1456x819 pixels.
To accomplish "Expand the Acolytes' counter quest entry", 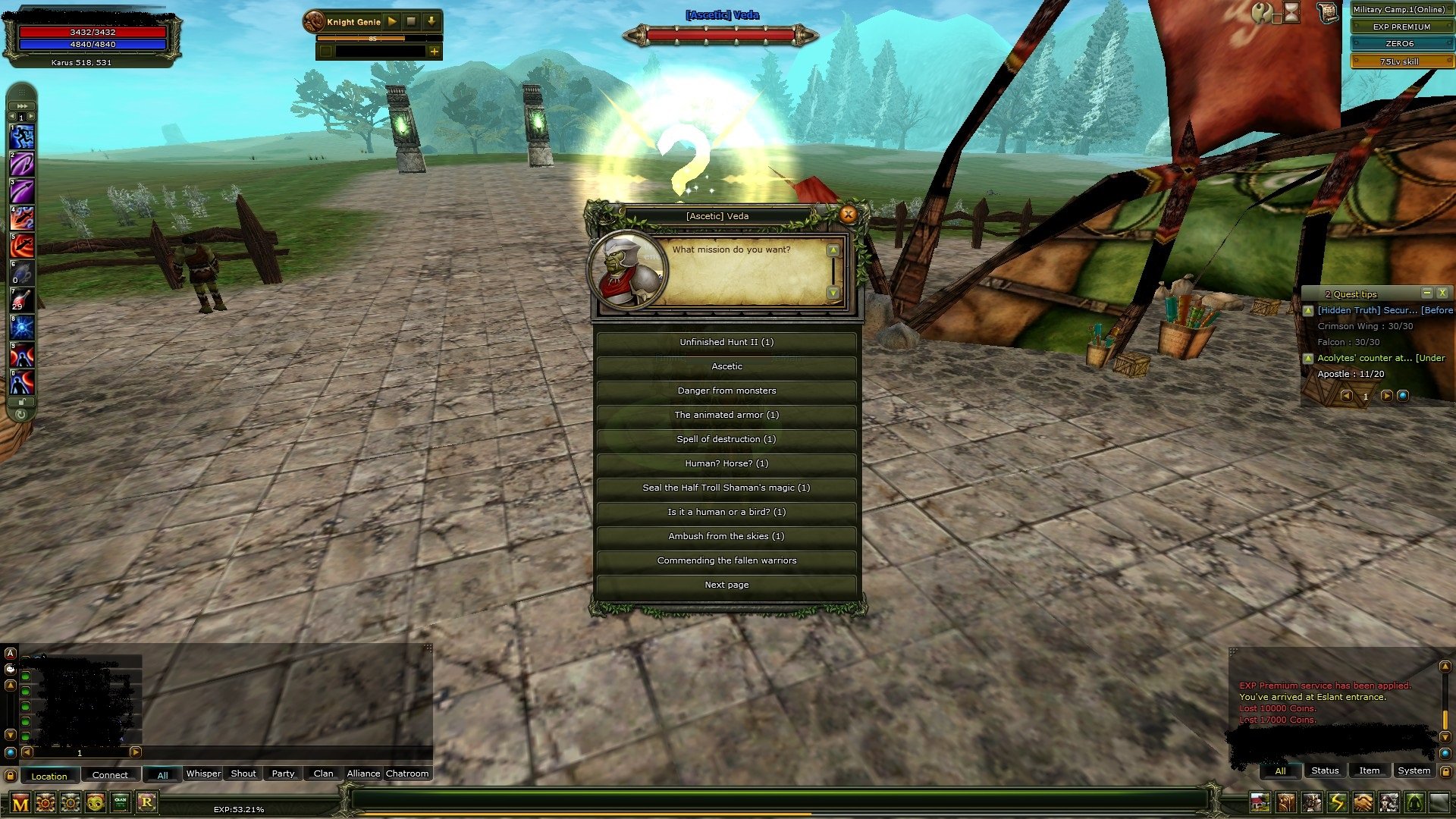I will [1308, 358].
